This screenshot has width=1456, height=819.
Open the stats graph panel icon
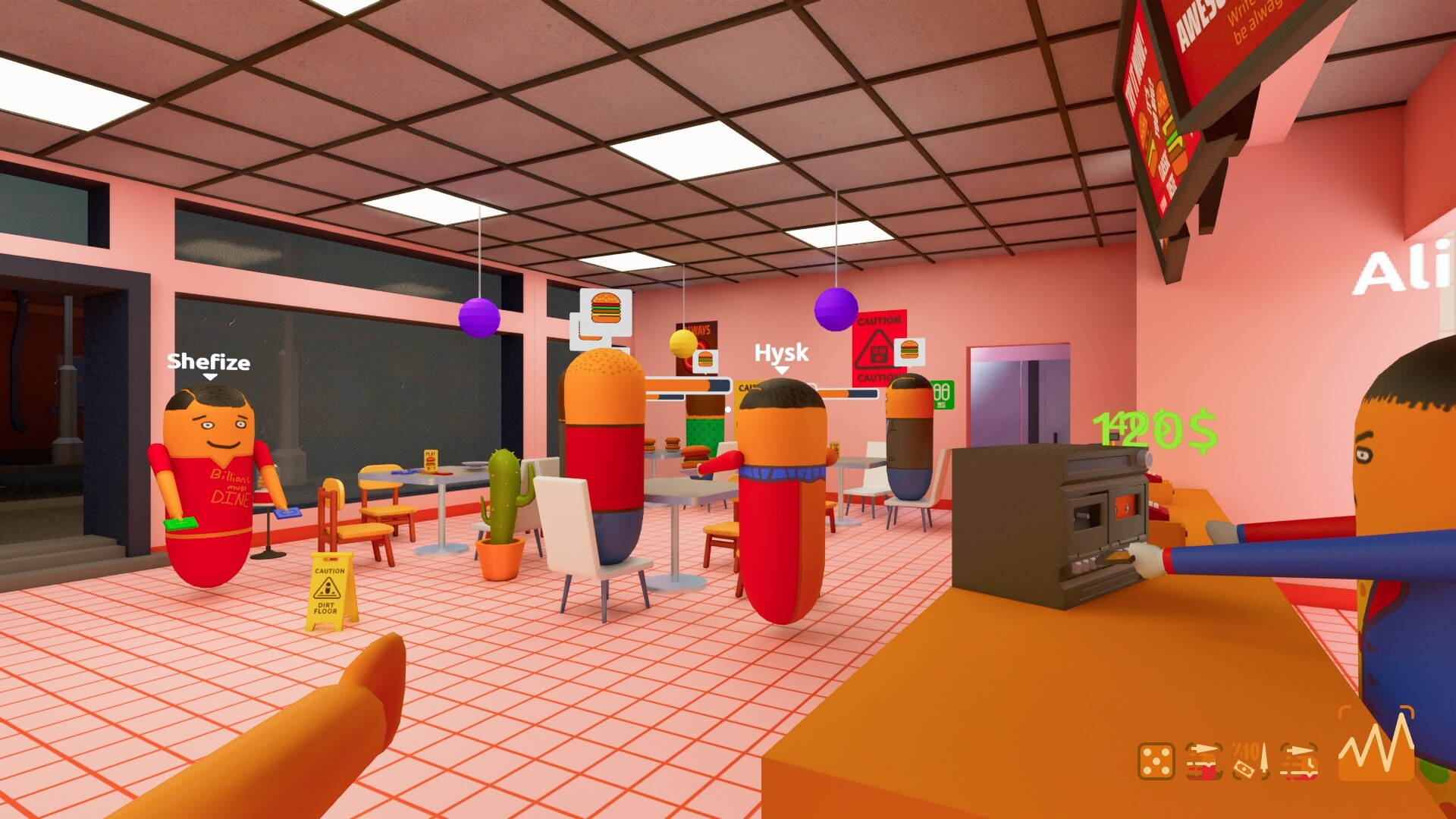1376,754
